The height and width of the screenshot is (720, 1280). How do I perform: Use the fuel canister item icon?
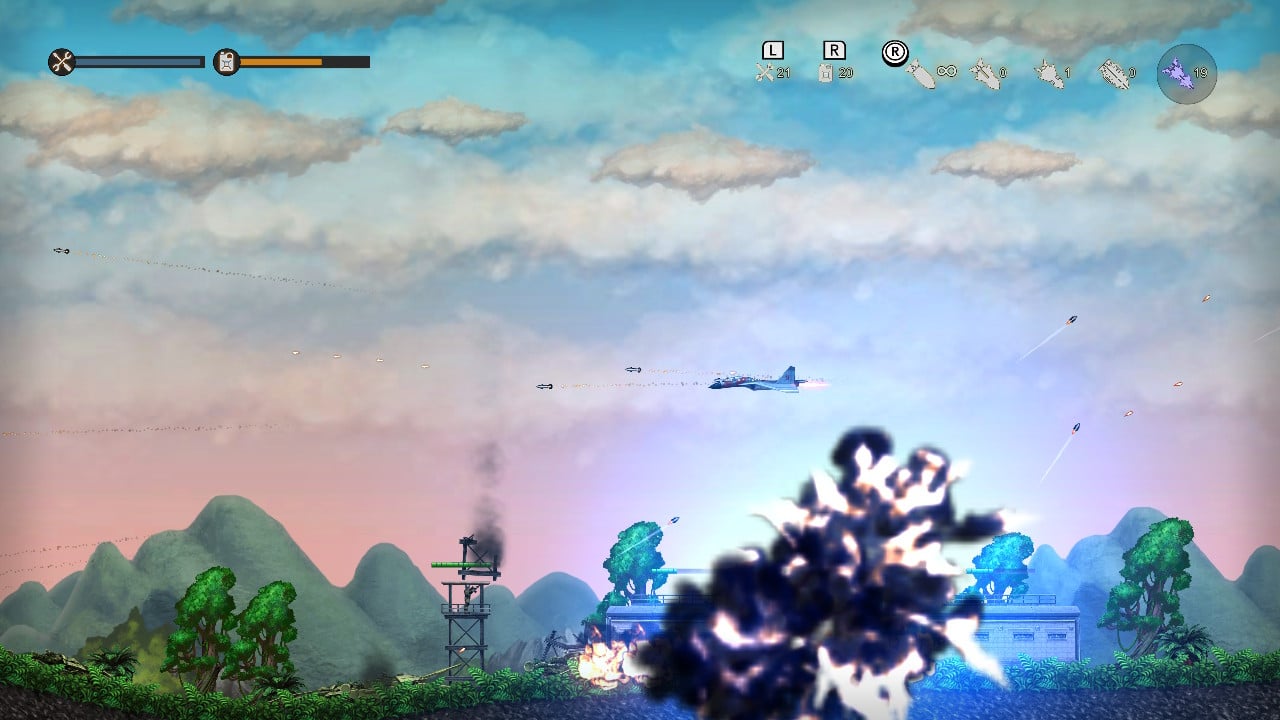pyautogui.click(x=827, y=72)
